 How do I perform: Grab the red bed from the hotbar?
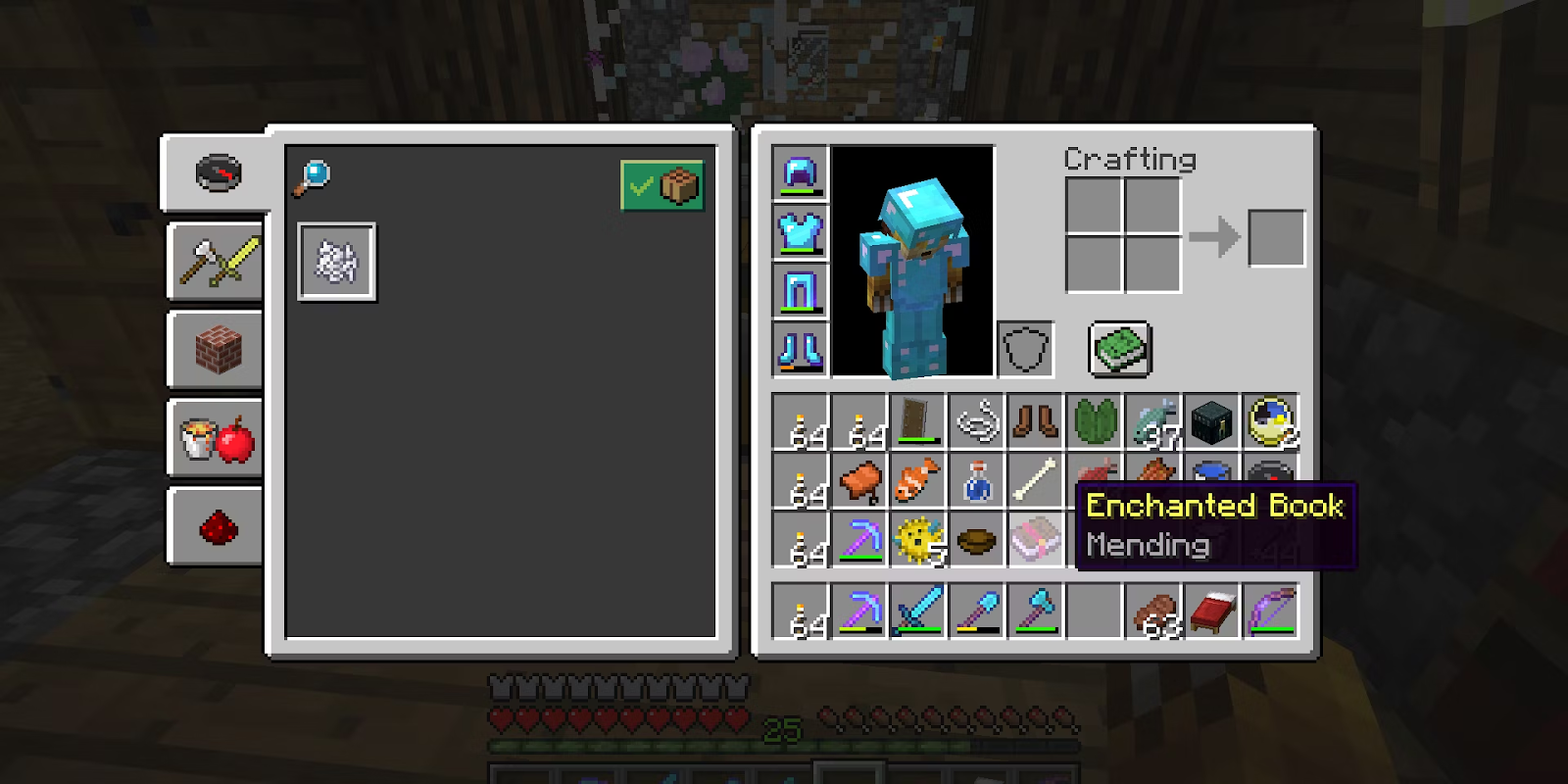[x=1212, y=611]
